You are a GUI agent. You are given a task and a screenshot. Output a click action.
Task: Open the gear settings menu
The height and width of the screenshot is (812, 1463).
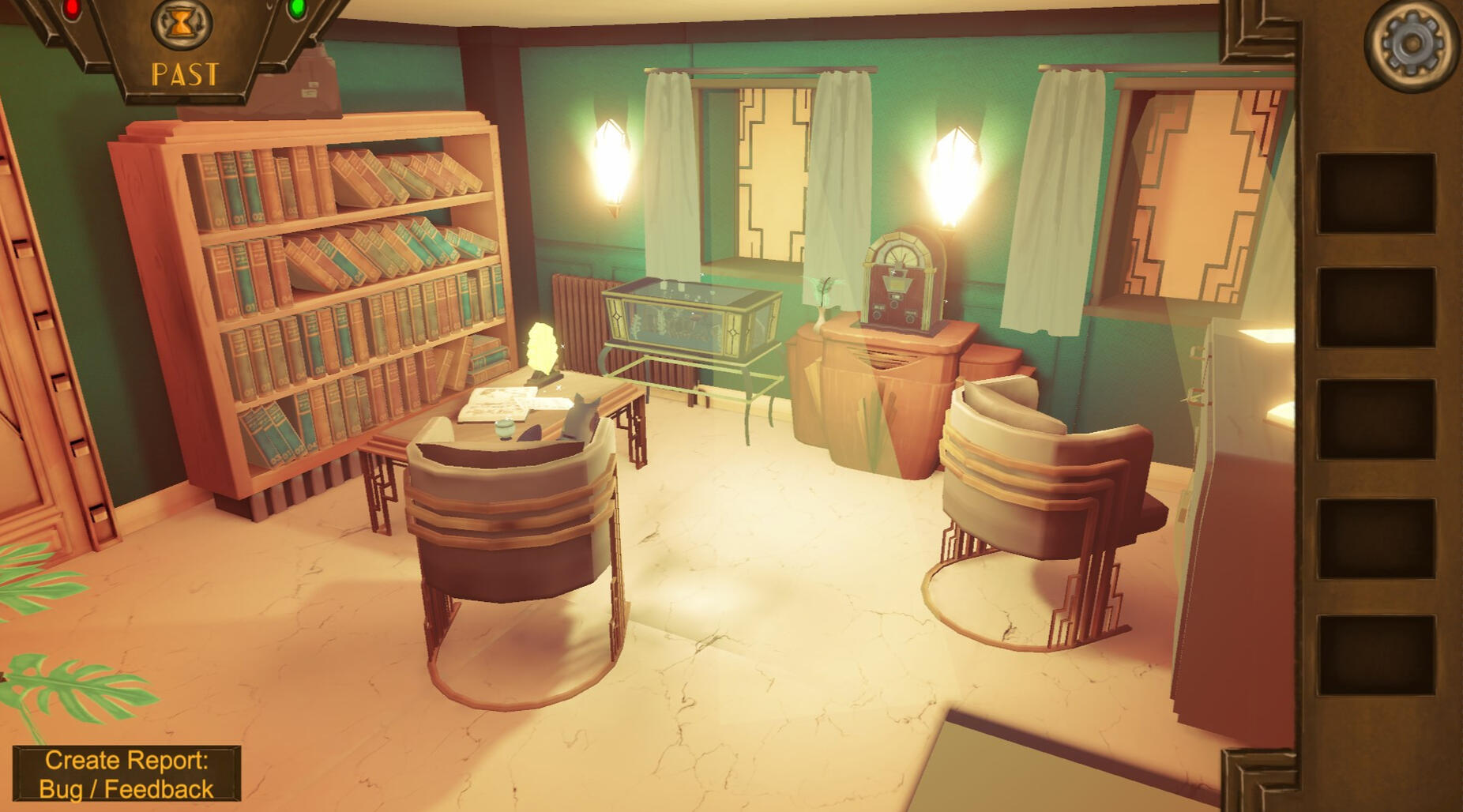point(1412,43)
